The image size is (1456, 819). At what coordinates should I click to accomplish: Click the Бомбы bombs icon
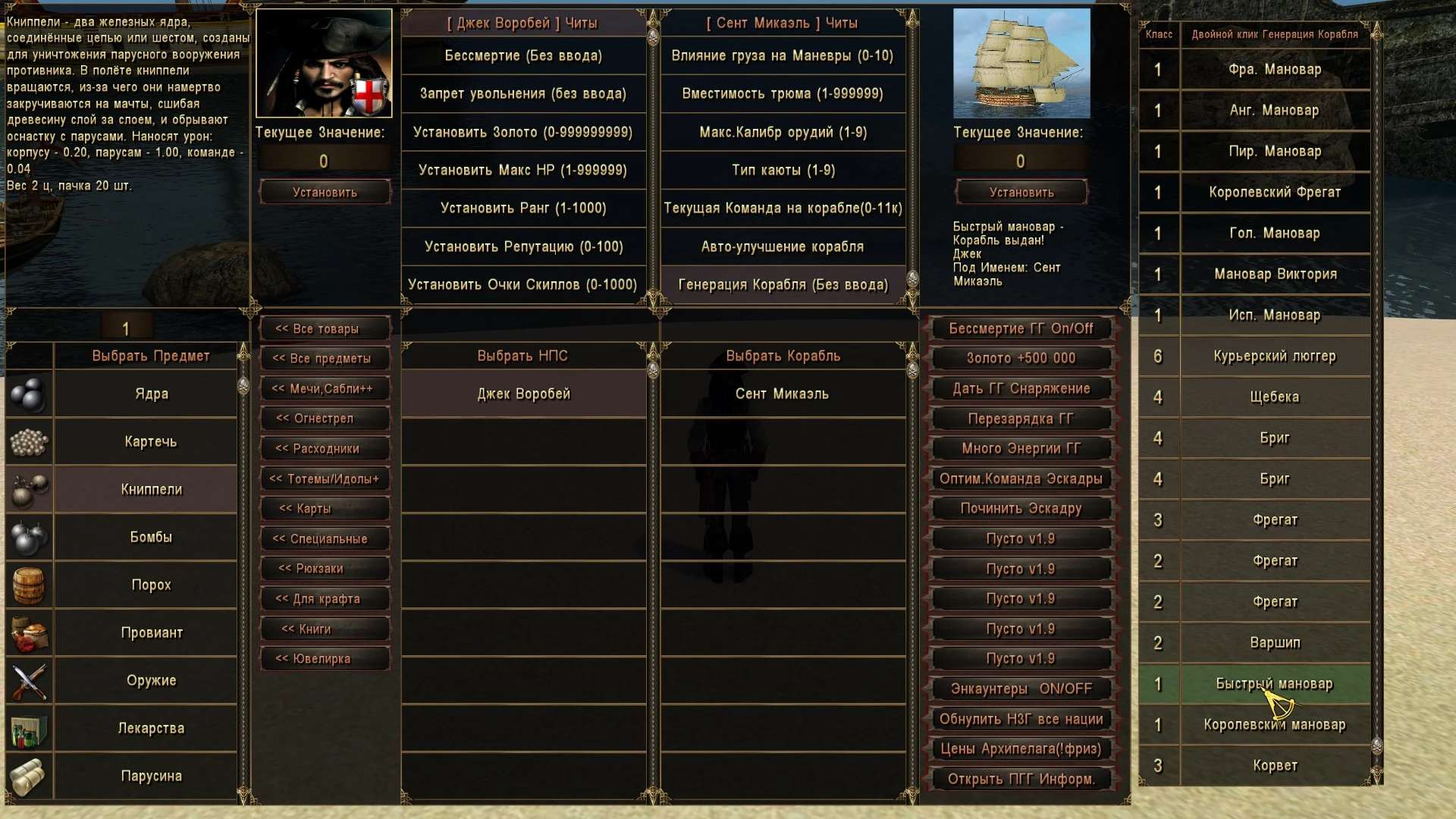(30, 538)
